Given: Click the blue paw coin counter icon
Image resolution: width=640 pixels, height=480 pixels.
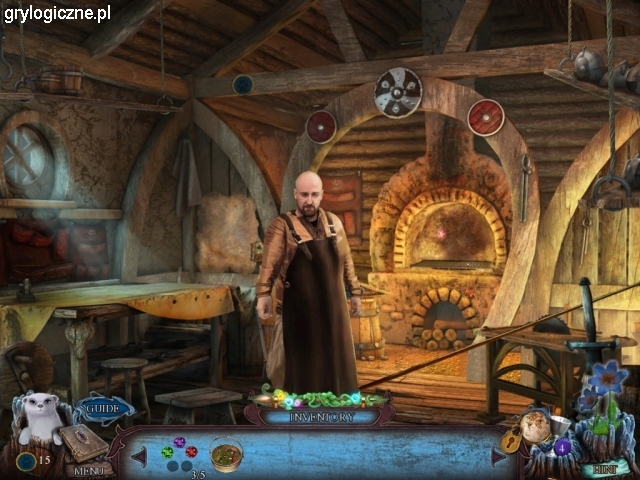Looking at the screenshot, I should coord(25,460).
